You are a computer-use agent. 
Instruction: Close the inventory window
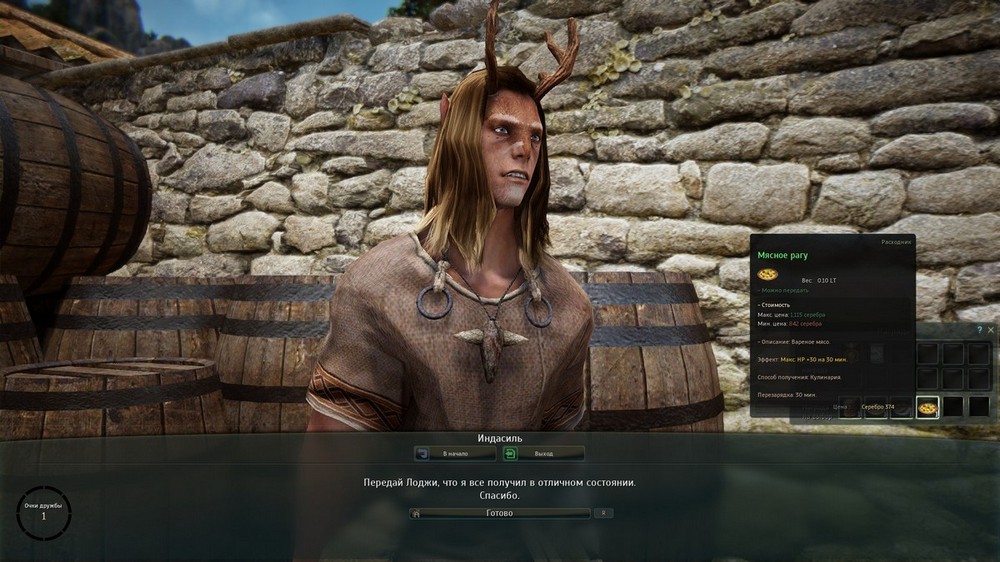pyautogui.click(x=991, y=329)
